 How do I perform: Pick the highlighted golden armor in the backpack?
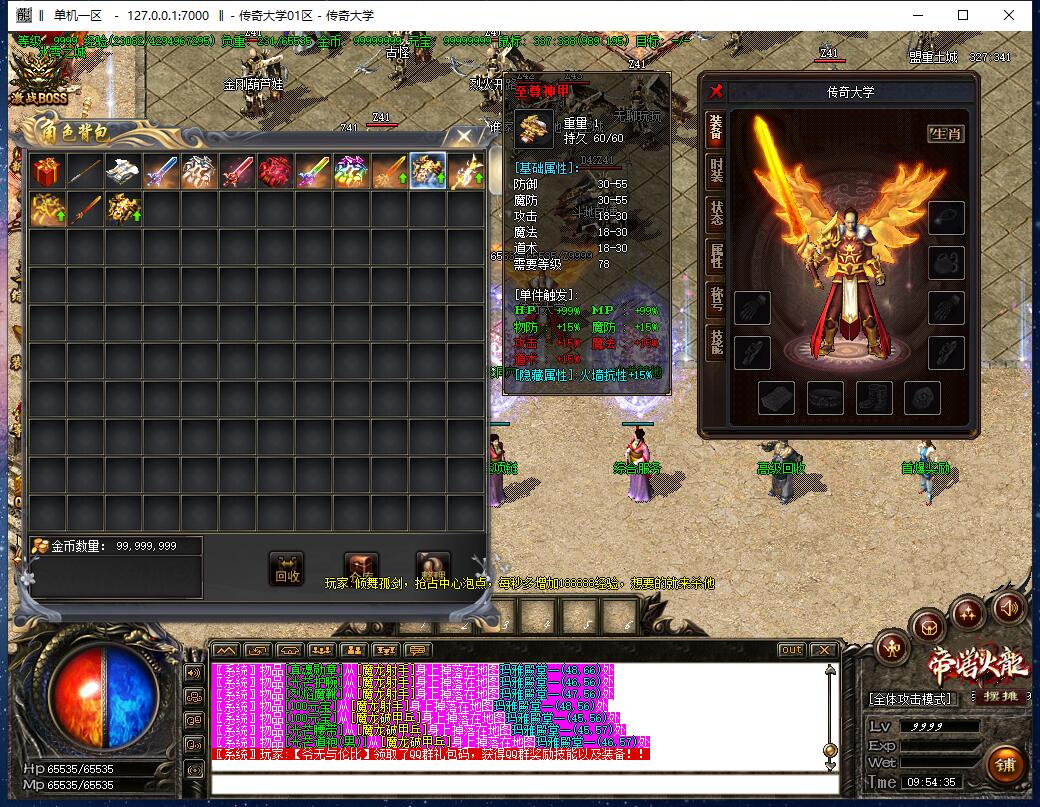428,171
